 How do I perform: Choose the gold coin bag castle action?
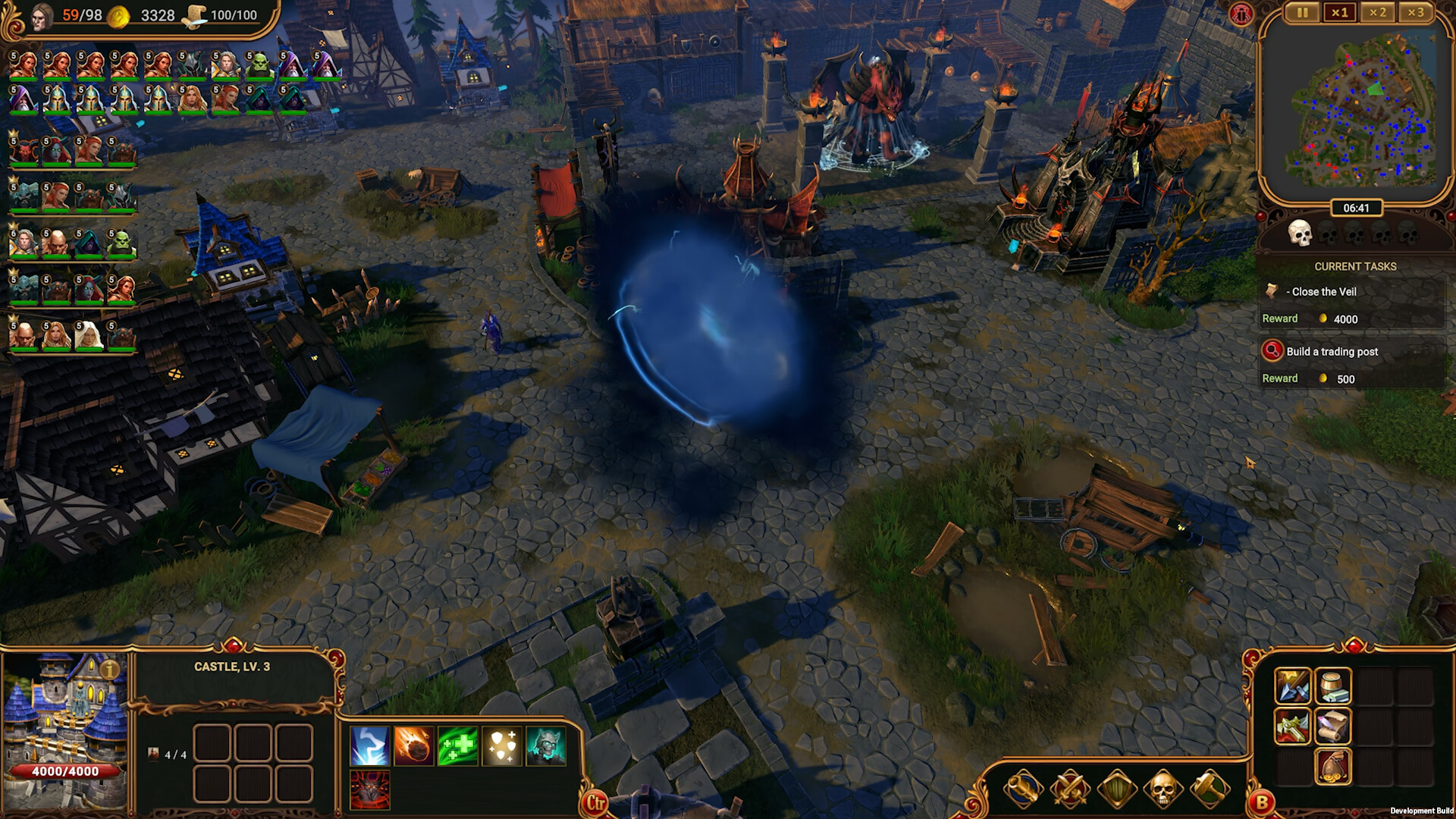[1332, 767]
